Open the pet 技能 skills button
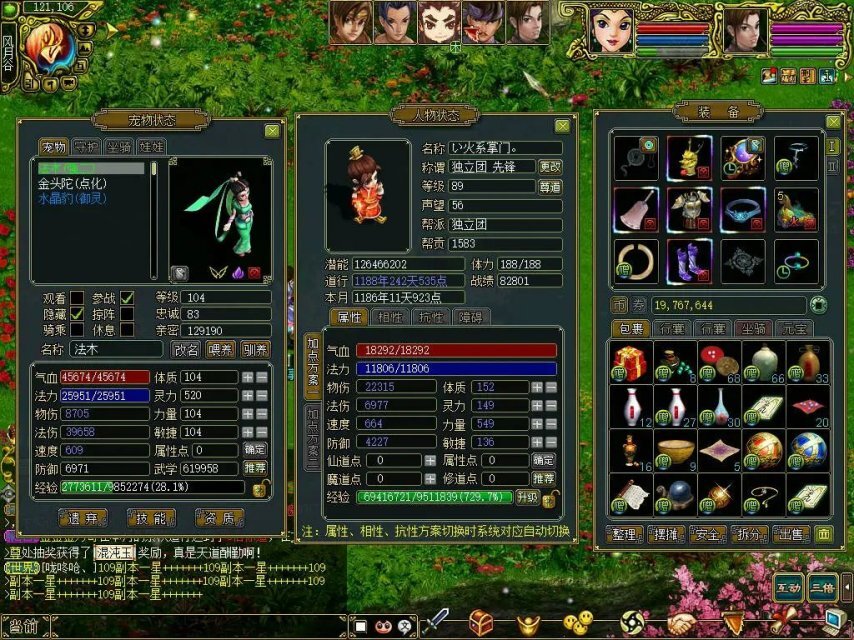Image resolution: width=854 pixels, height=640 pixels. point(151,517)
